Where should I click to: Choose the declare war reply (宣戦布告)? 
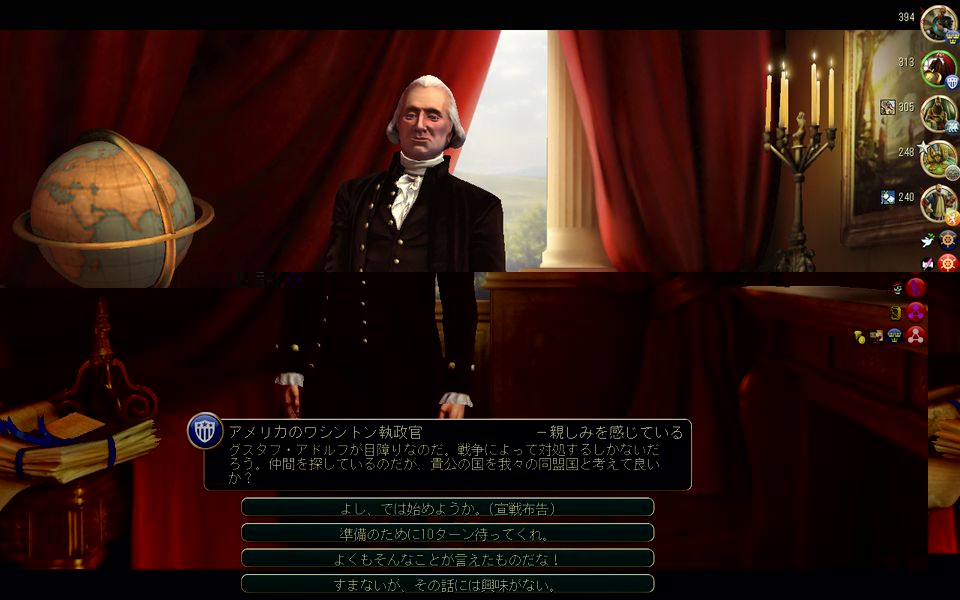coord(447,508)
